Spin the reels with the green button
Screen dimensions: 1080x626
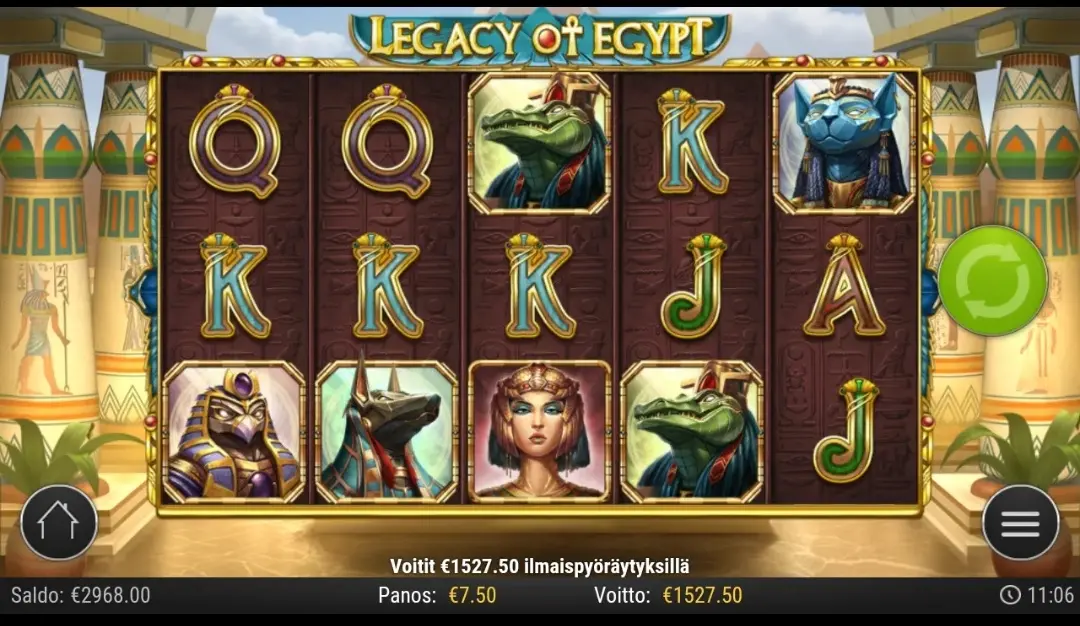pyautogui.click(x=991, y=281)
